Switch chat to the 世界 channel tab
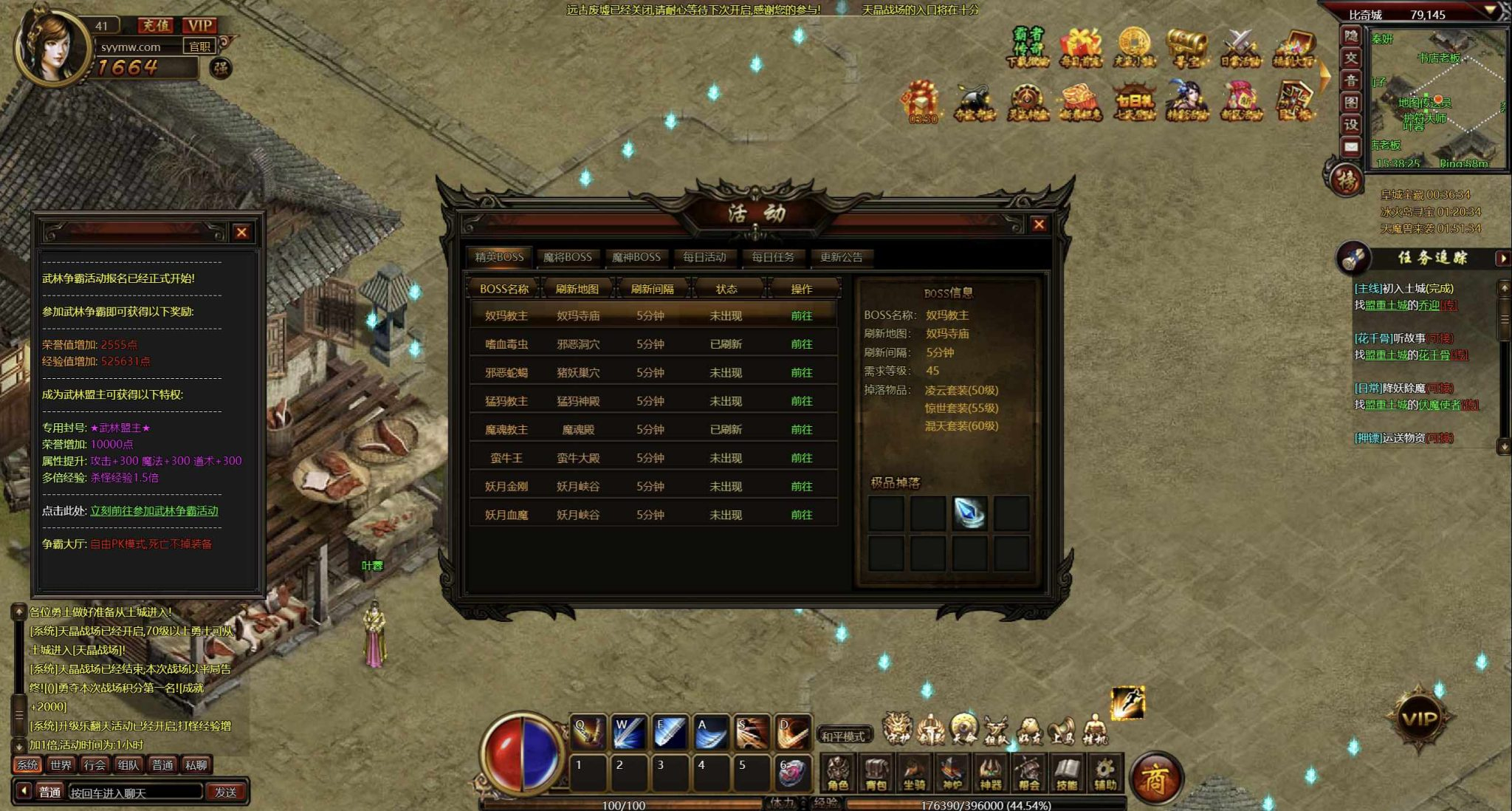Screen dimensions: 1512x811 pos(61,765)
